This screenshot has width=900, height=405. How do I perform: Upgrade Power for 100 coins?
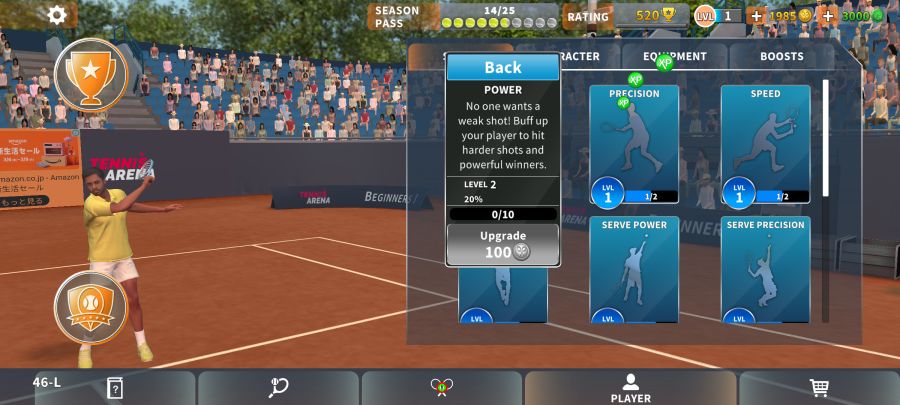coord(502,244)
